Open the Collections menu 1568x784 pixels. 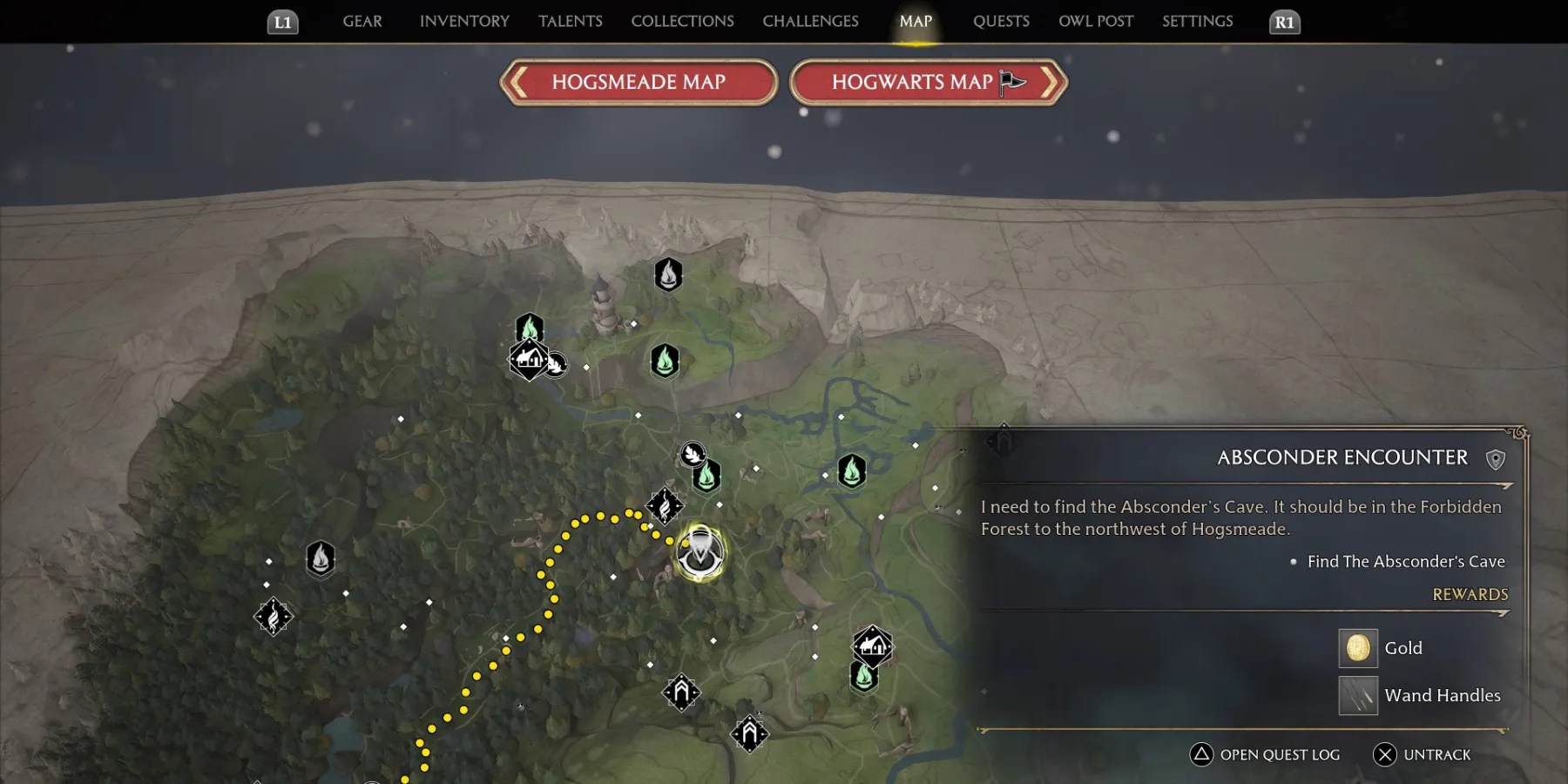(682, 21)
